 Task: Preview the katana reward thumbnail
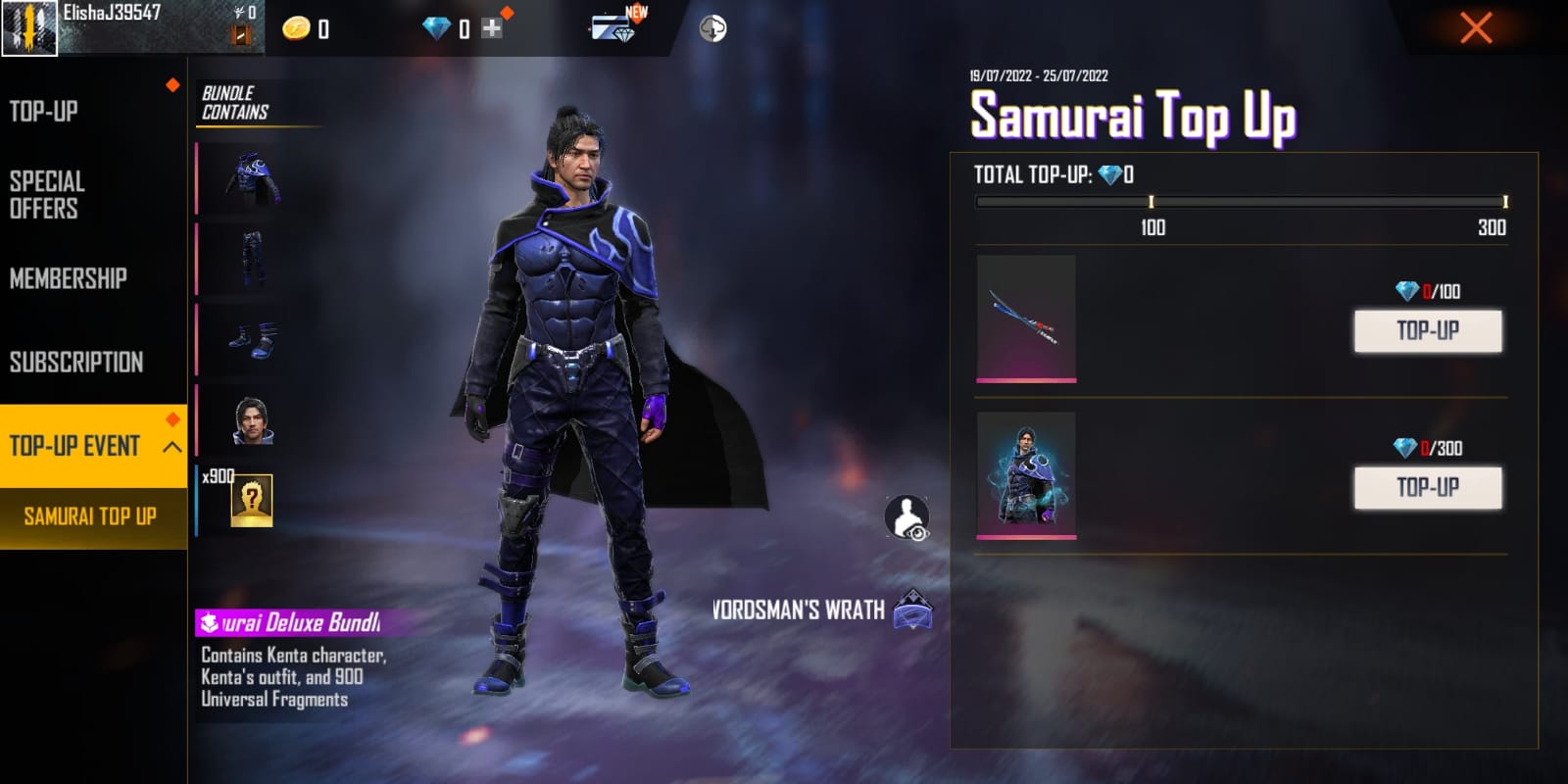1026,317
